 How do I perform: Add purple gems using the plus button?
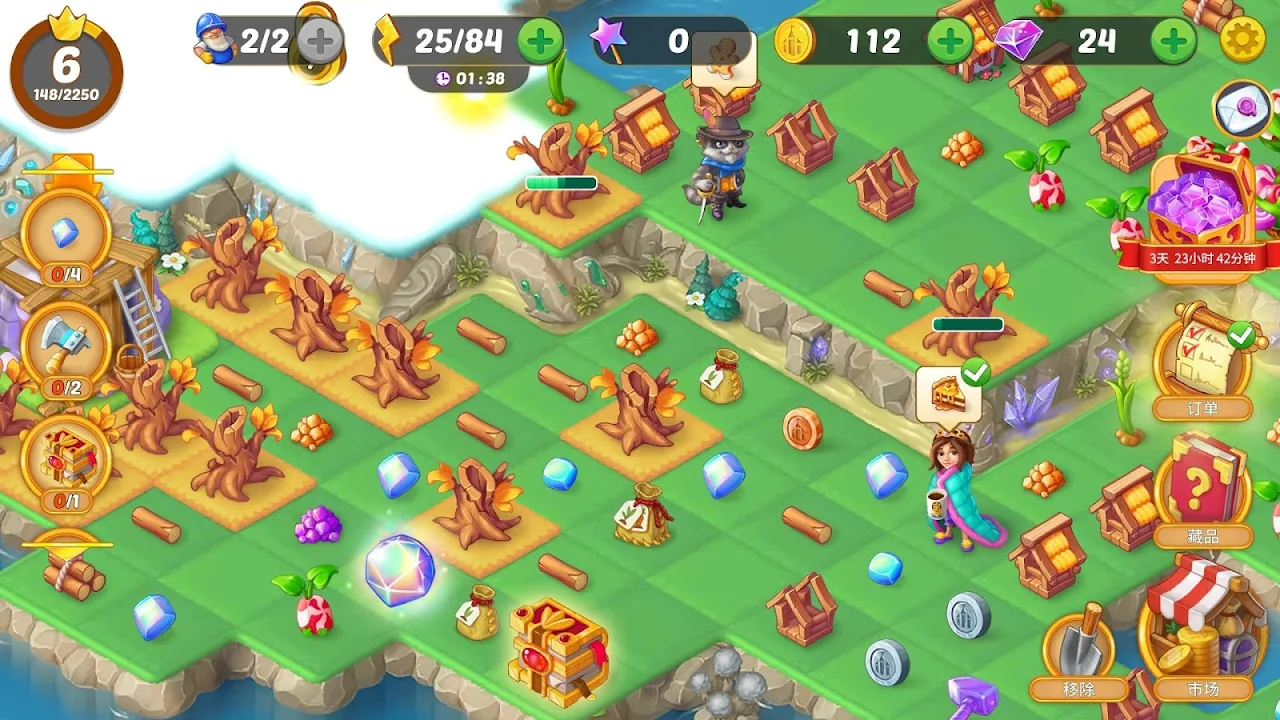click(1172, 41)
